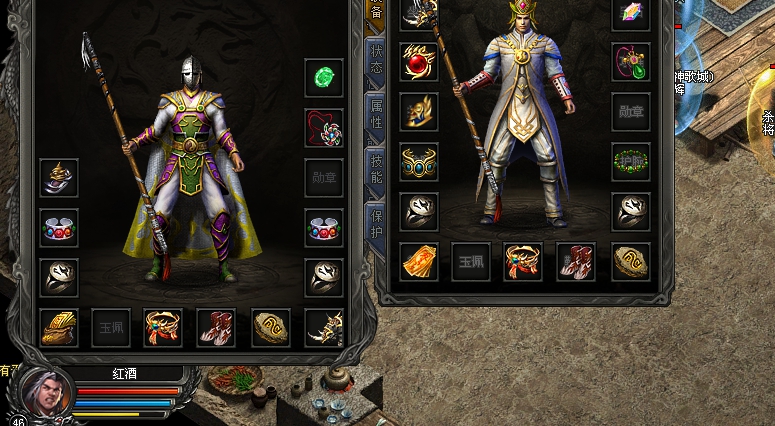This screenshot has height=426, width=775.
Task: Click the golden winged helmet slot
Action: pos(419,112)
